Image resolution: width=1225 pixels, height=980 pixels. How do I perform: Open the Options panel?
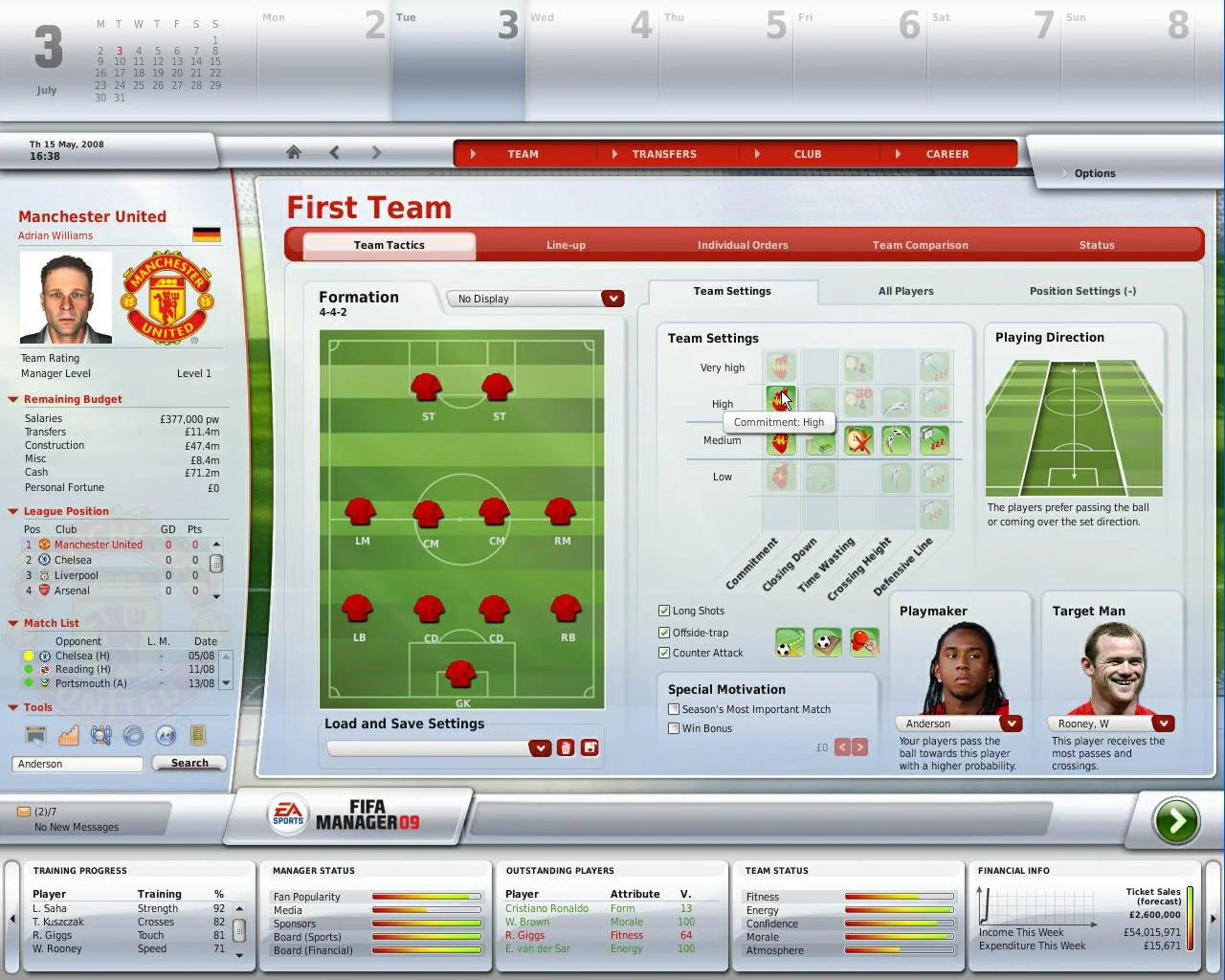click(x=1092, y=173)
